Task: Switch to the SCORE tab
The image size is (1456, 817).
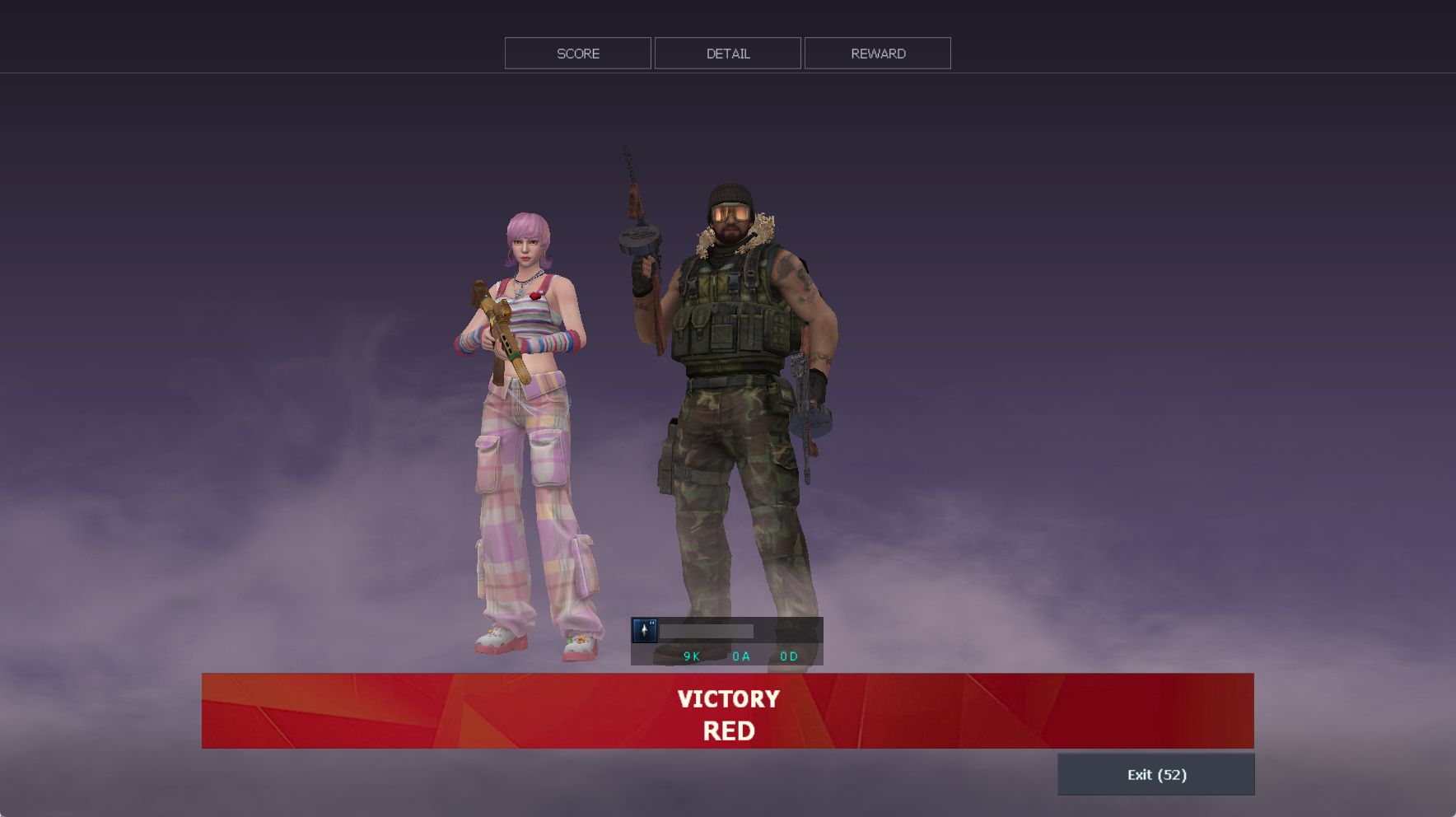Action: tap(577, 54)
